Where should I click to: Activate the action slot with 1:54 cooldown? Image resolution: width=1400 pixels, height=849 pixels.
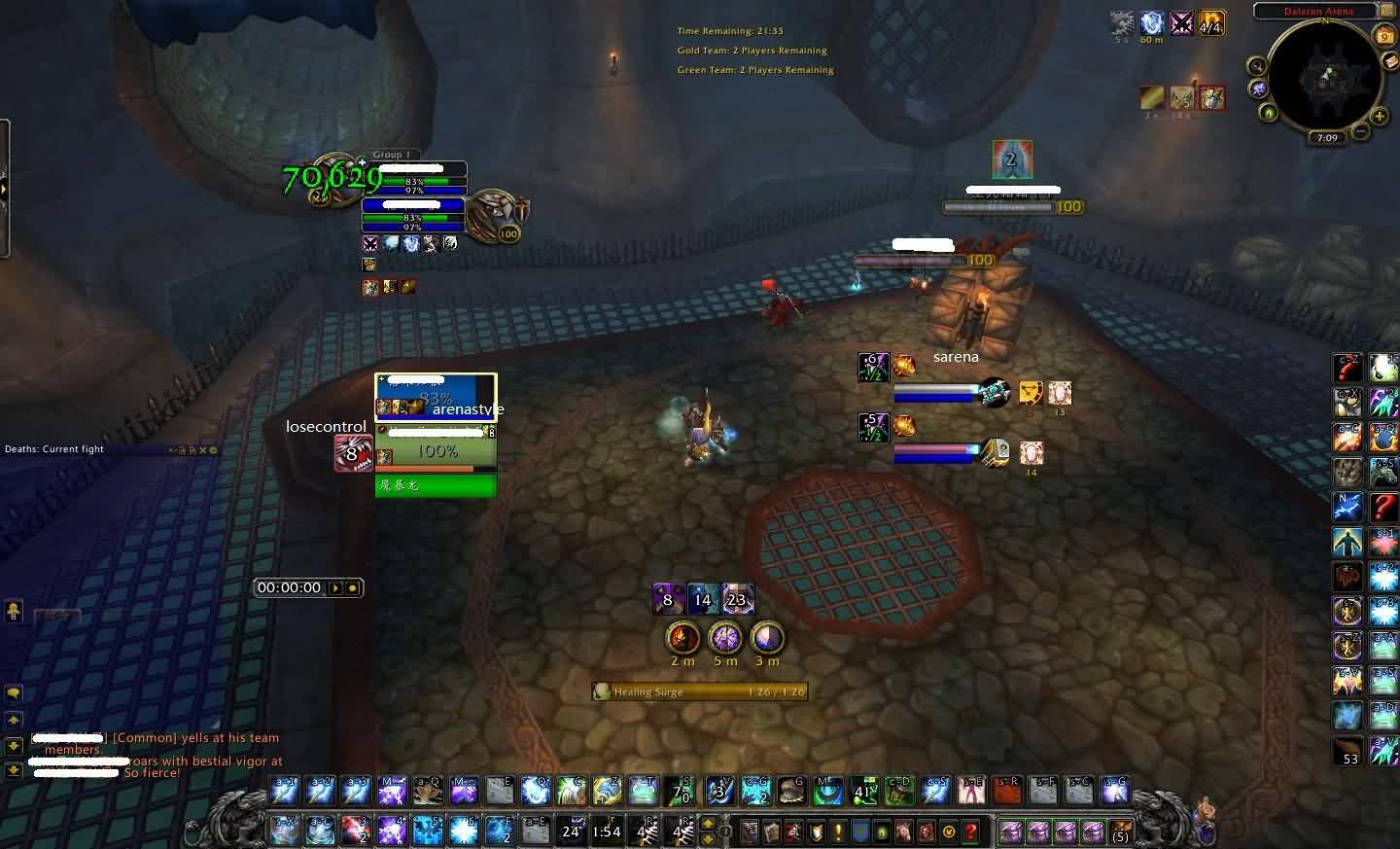[x=607, y=831]
